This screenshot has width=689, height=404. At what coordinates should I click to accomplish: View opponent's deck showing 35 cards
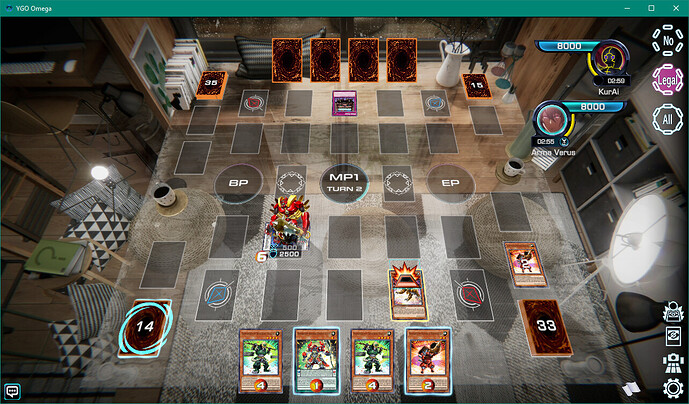click(210, 83)
